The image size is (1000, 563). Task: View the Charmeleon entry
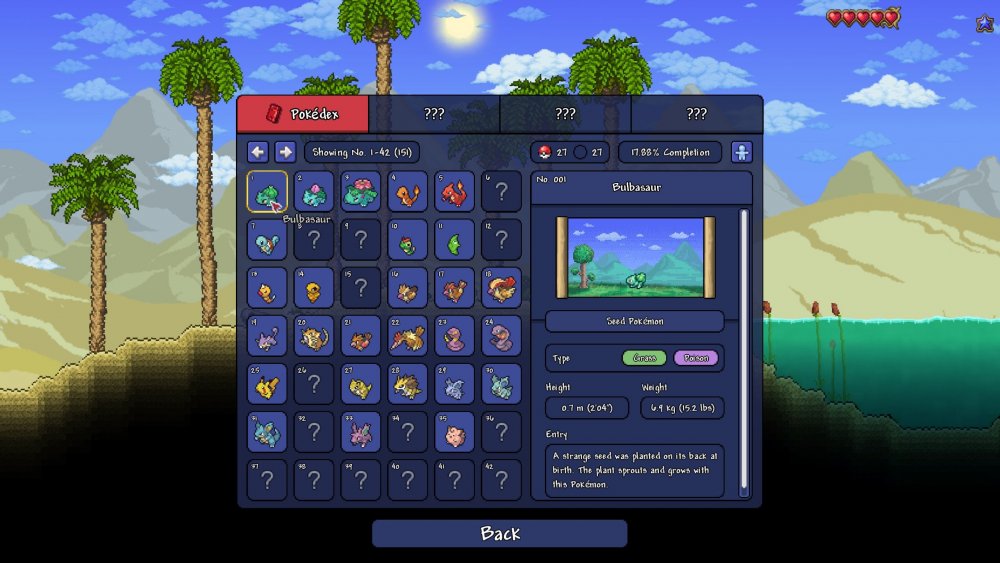(x=455, y=191)
